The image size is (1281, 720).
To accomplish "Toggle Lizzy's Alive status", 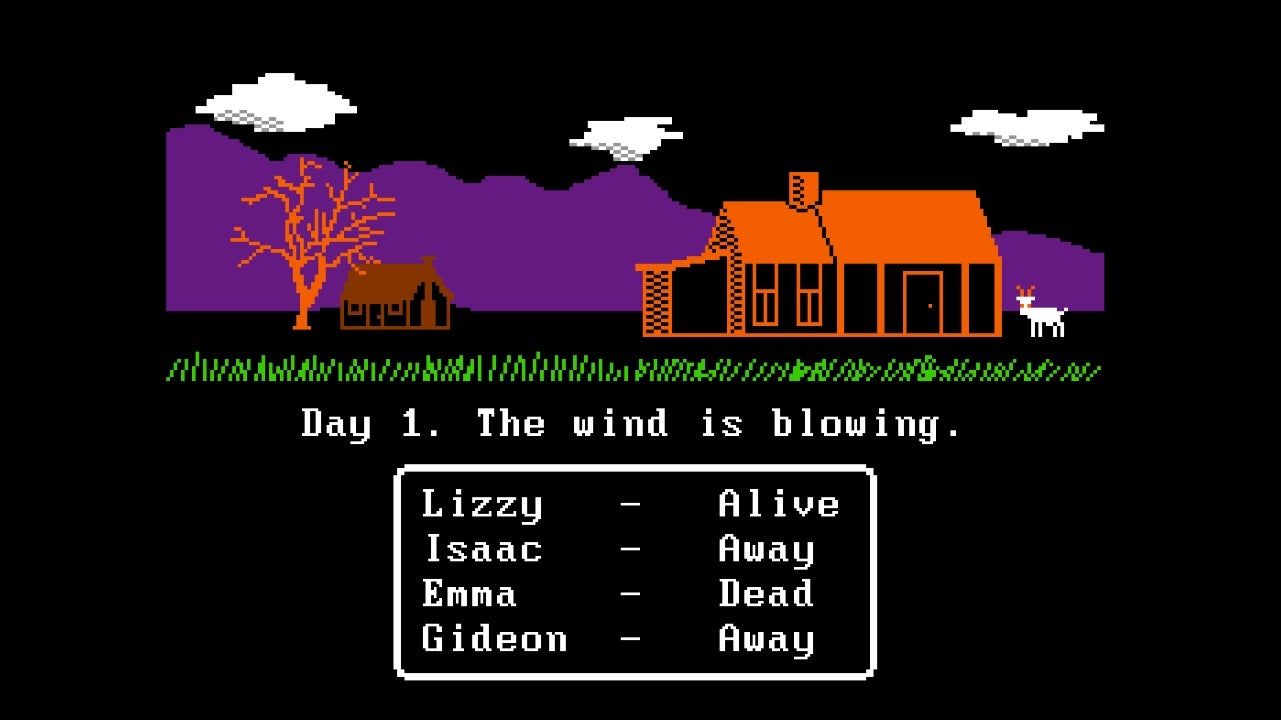I will 780,504.
